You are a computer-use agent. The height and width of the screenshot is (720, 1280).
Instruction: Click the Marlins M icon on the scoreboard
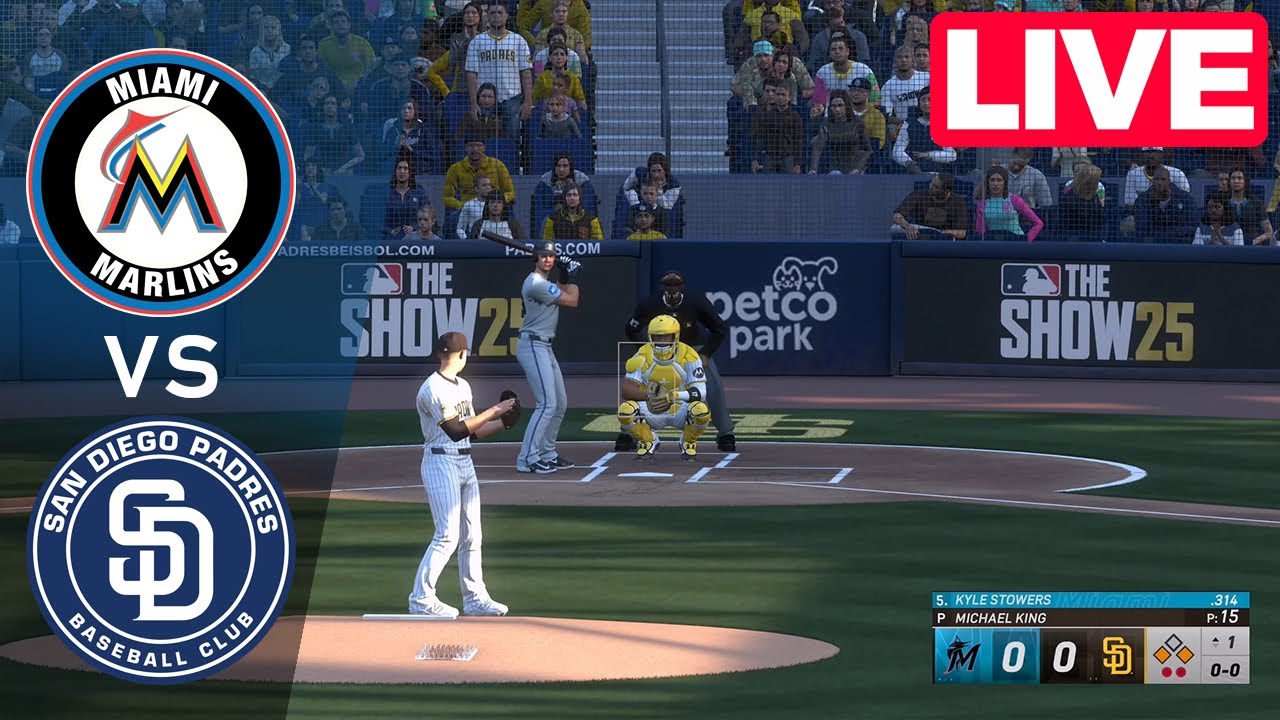pos(962,655)
